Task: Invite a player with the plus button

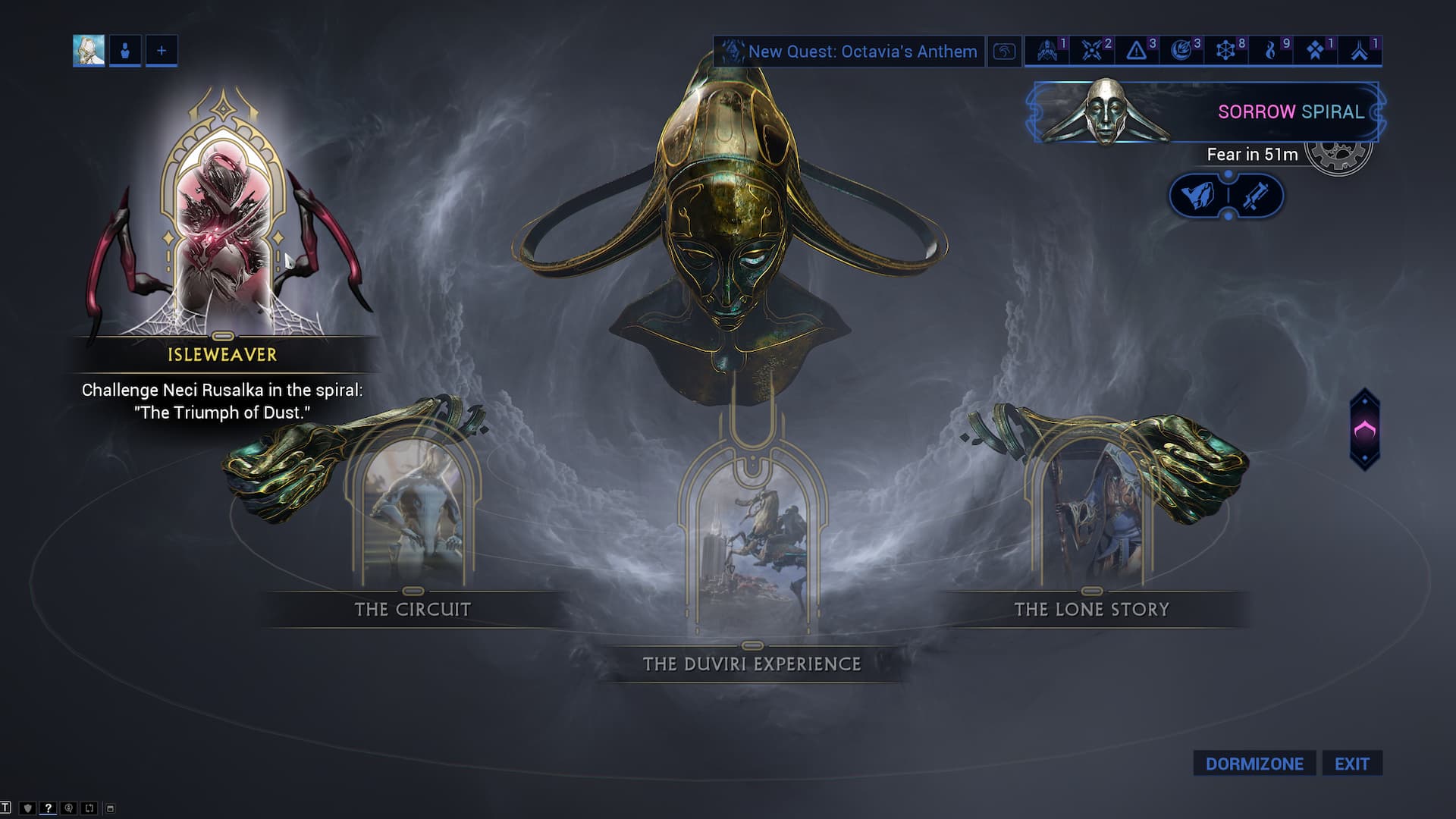Action: point(162,51)
